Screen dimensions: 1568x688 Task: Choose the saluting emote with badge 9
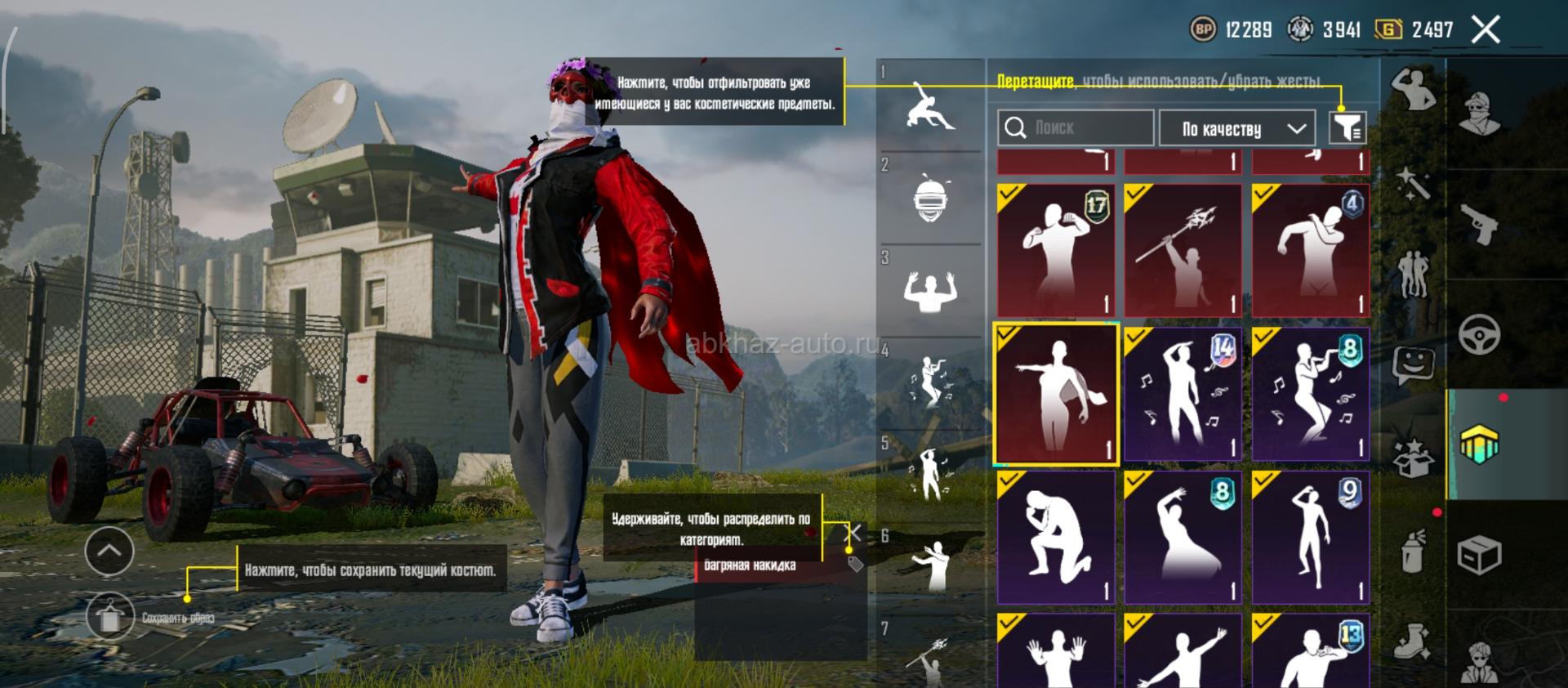click(x=1310, y=537)
